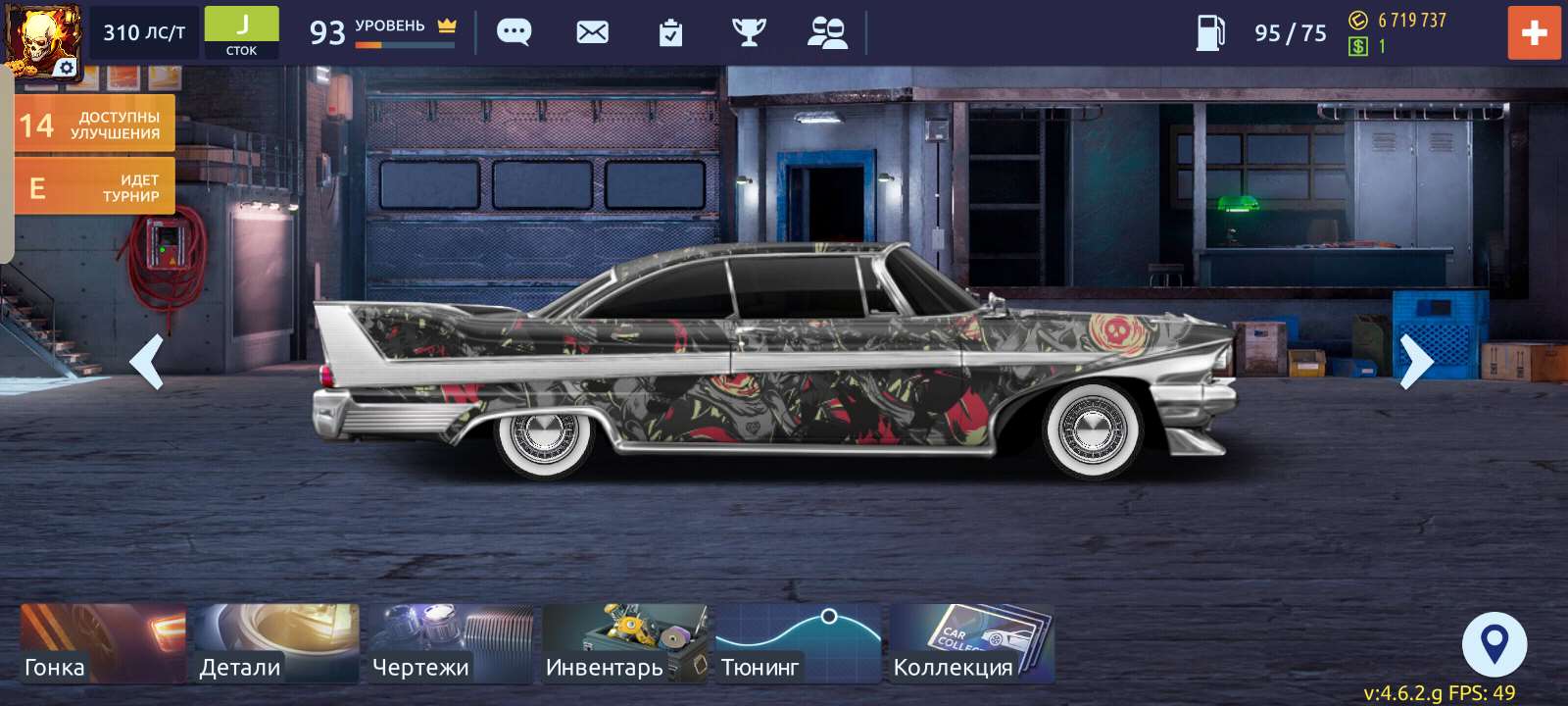Click the green dollar currency icon
The image size is (1568, 706).
tap(1359, 45)
